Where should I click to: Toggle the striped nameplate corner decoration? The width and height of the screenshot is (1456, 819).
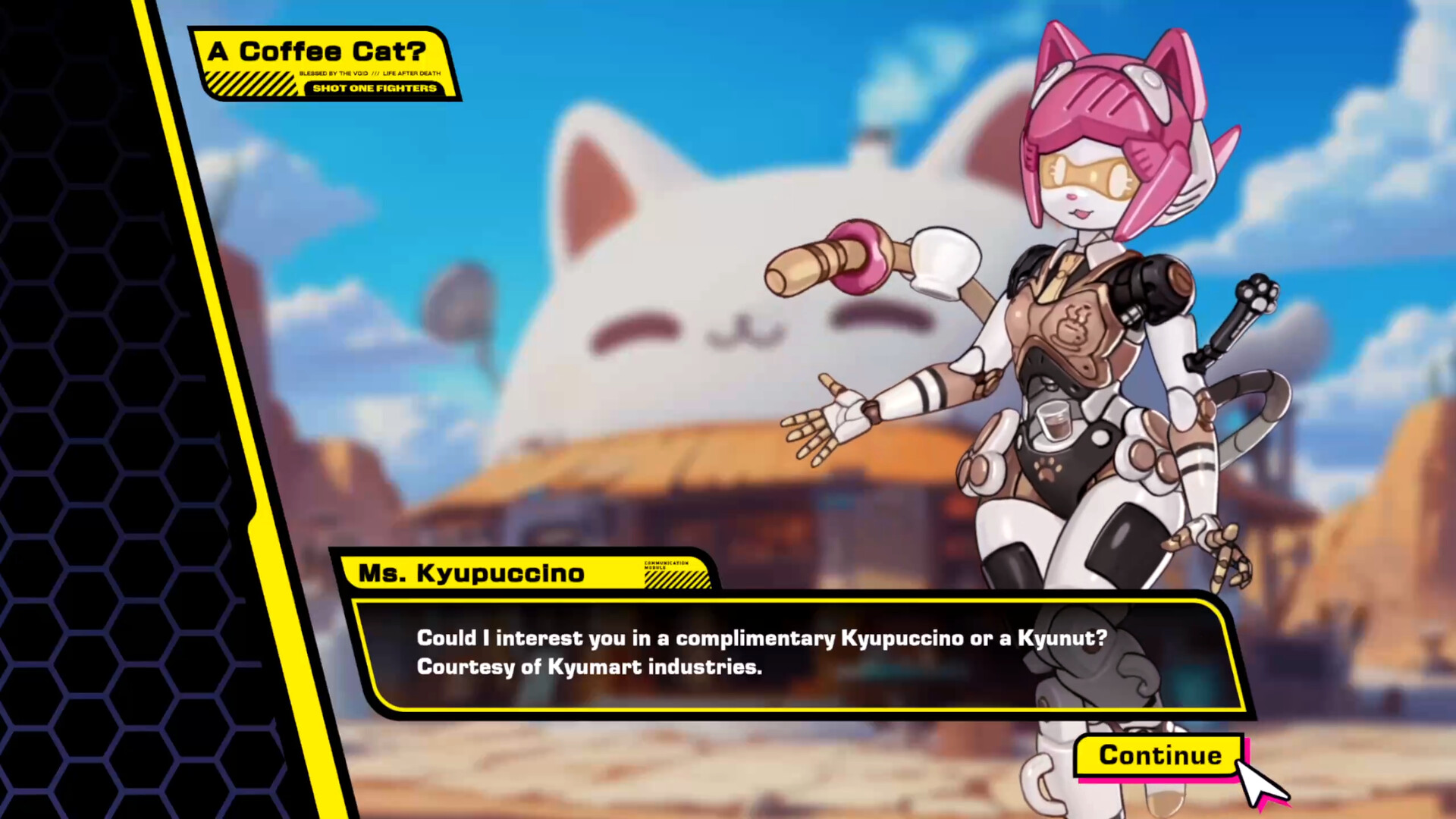pos(677,579)
